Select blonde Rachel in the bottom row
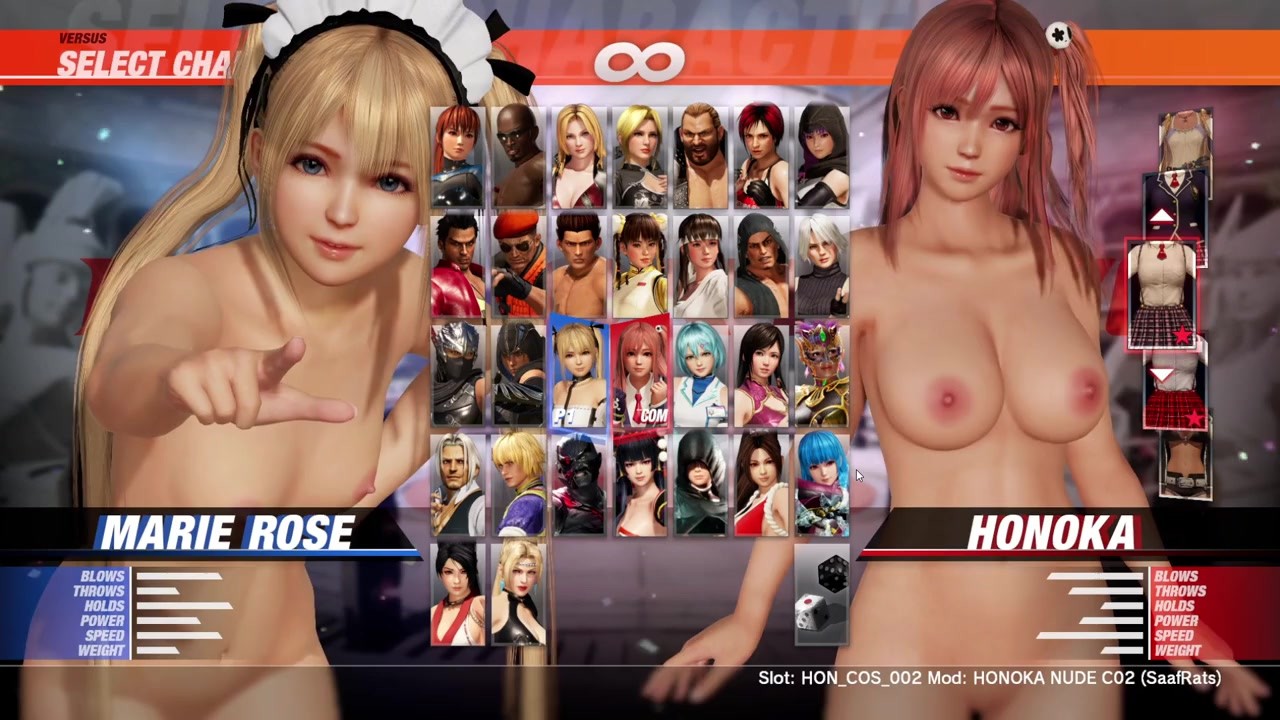 coord(518,595)
